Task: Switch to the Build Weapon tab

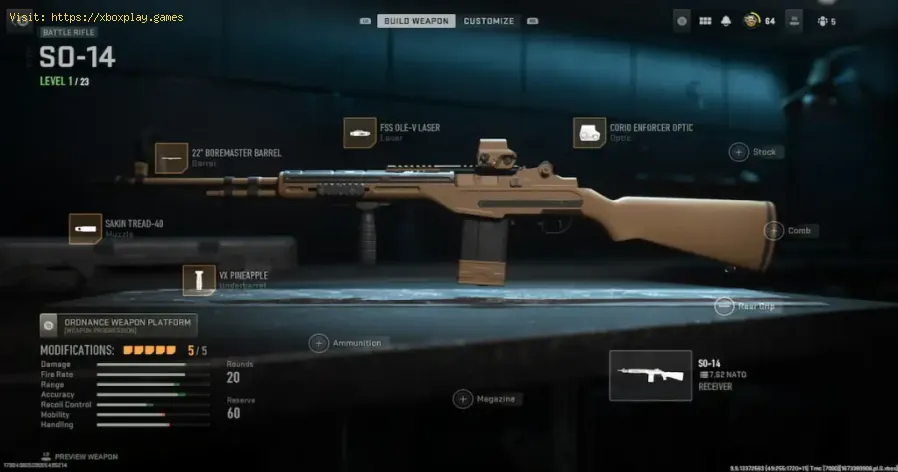Action: coord(416,21)
